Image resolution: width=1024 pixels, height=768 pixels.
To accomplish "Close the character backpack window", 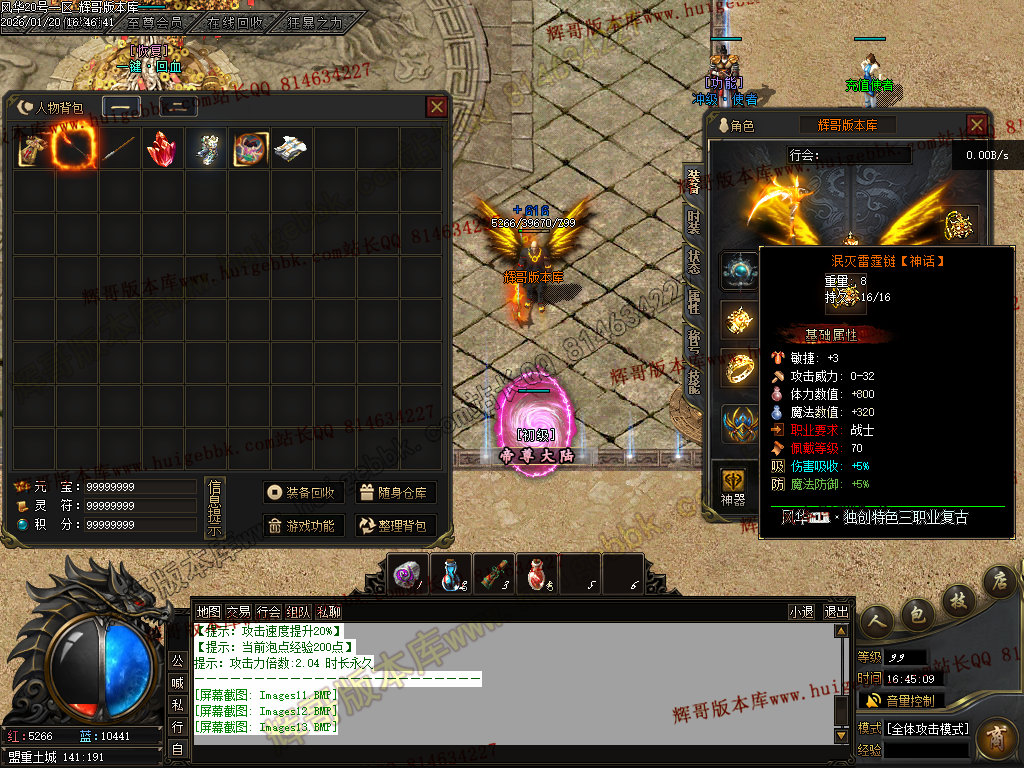I will click(x=437, y=107).
